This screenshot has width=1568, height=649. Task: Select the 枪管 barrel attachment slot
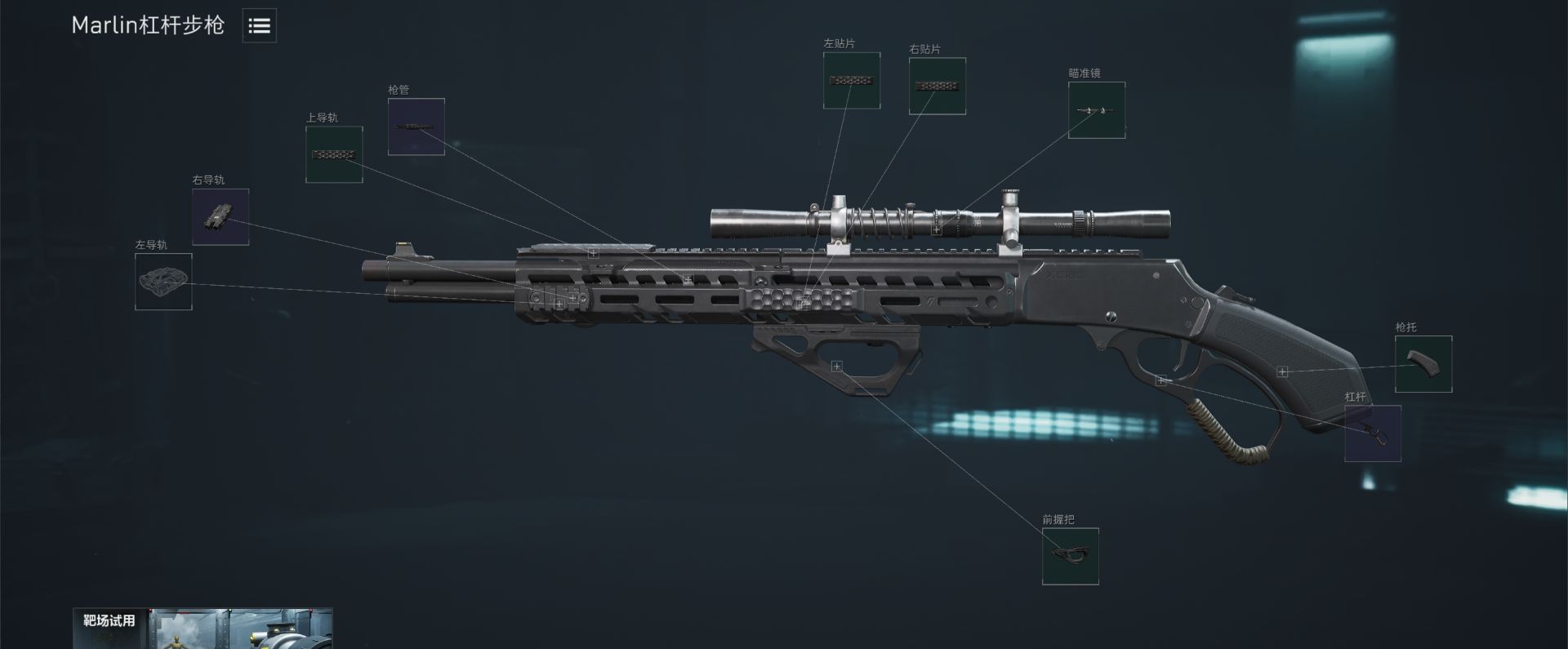416,127
